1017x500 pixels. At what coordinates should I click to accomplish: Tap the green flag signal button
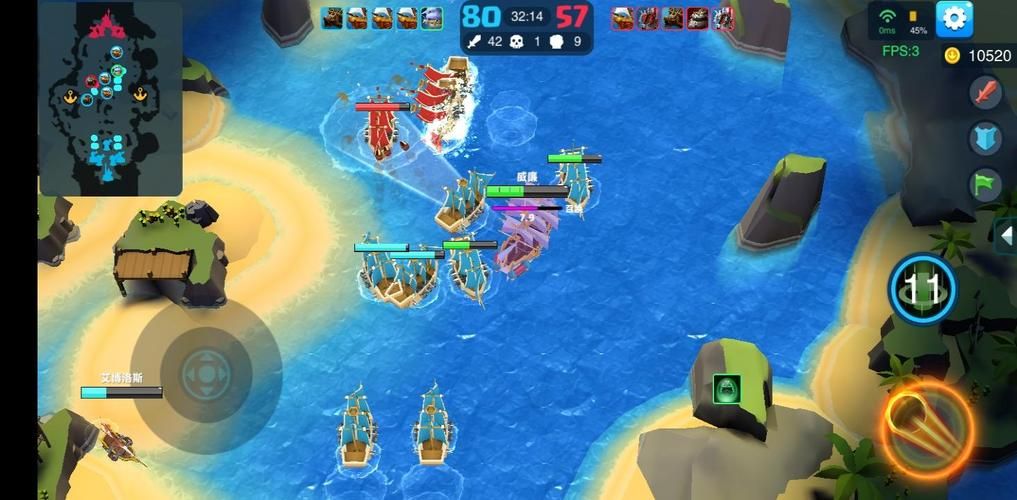pyautogui.click(x=986, y=185)
